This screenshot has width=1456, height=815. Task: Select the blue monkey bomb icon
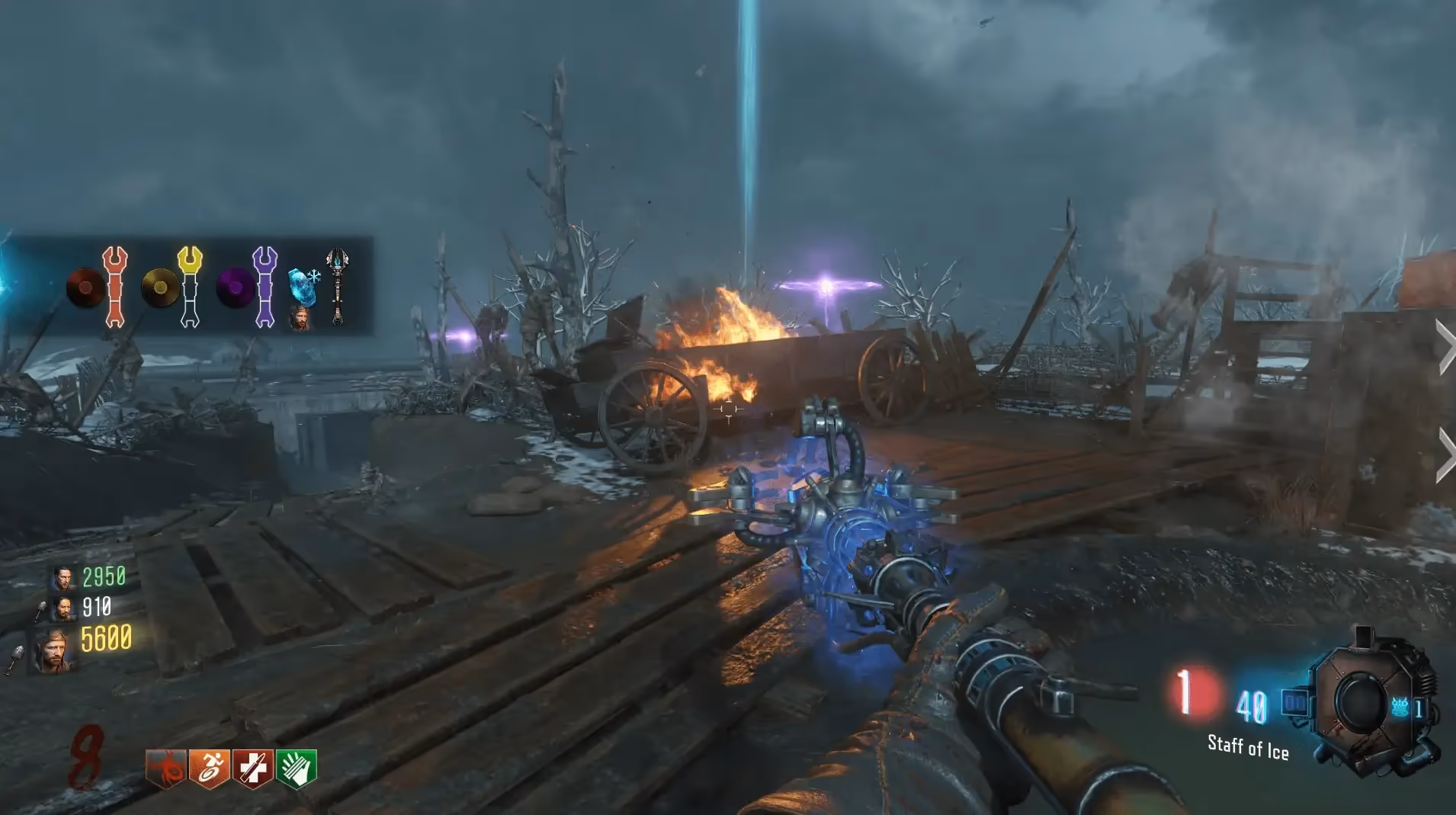[x=1400, y=708]
